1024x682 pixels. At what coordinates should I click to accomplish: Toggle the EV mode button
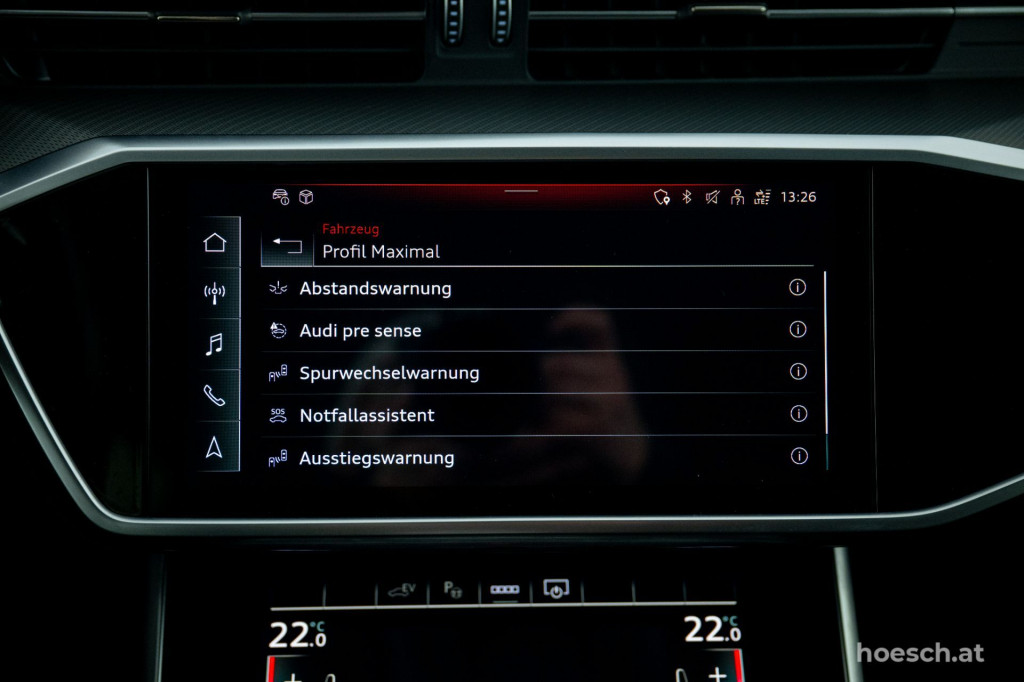tap(402, 590)
